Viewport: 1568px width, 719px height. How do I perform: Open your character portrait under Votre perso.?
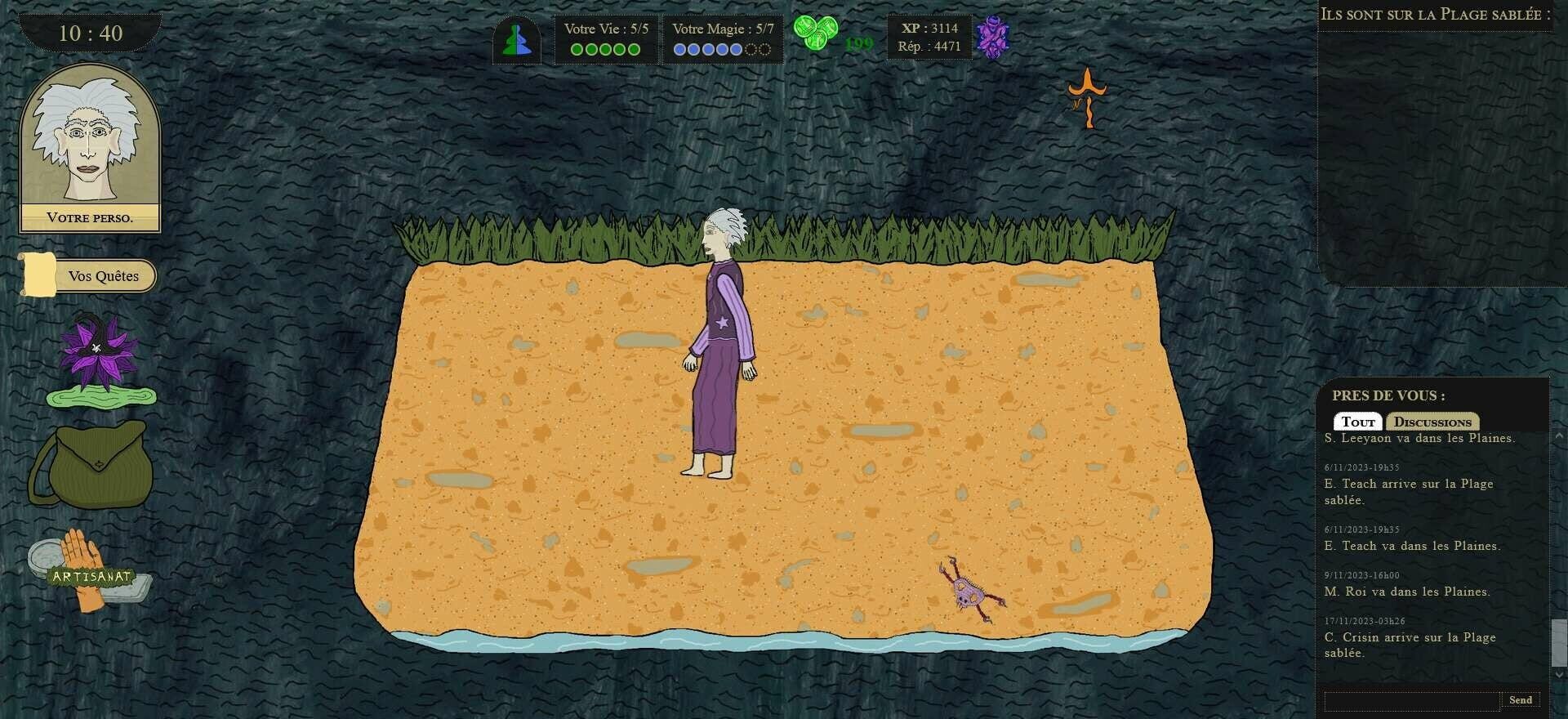88,143
